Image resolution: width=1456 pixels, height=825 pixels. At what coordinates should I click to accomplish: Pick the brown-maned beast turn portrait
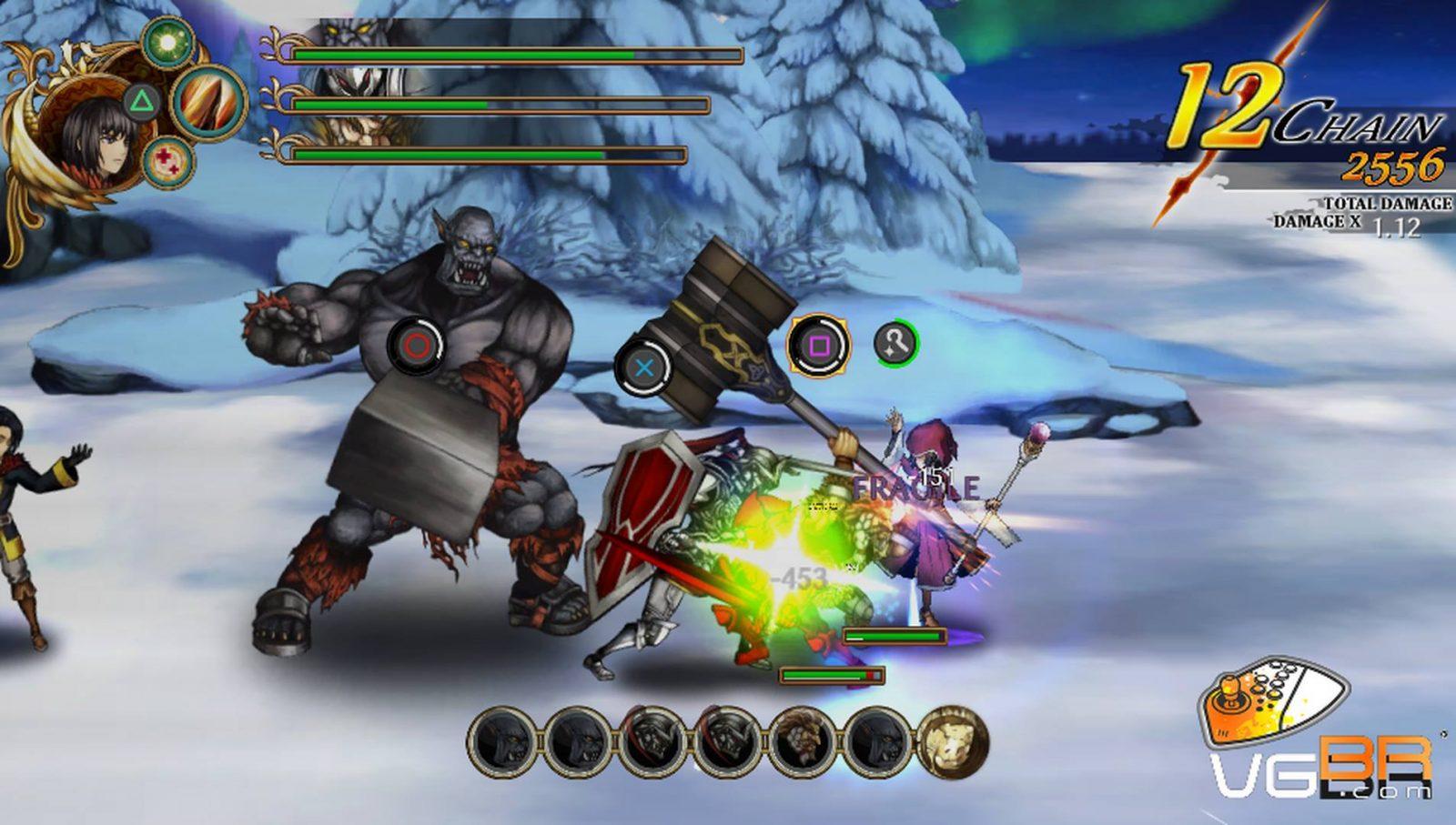(x=803, y=743)
